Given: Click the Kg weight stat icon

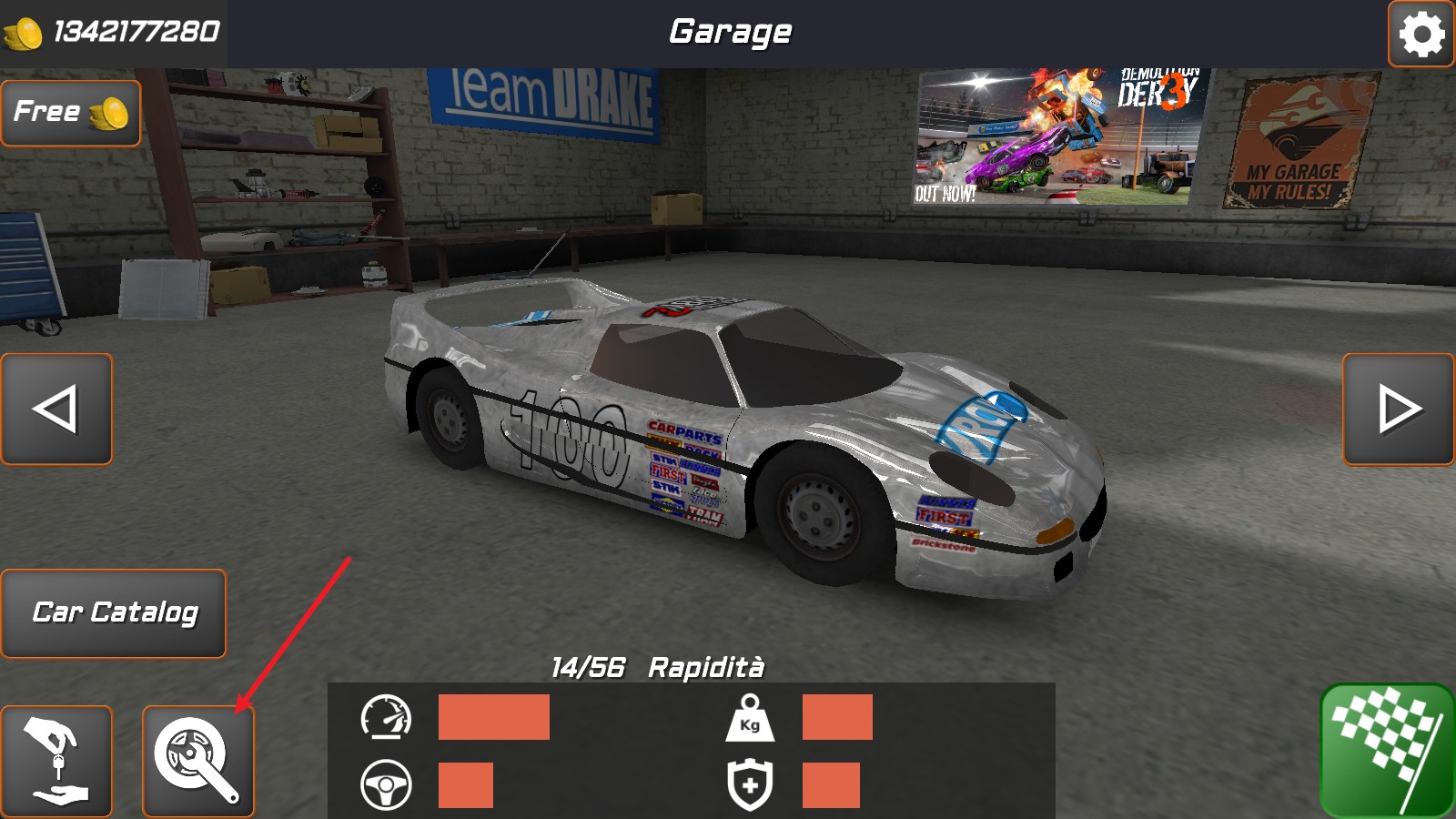Looking at the screenshot, I should pos(748,720).
